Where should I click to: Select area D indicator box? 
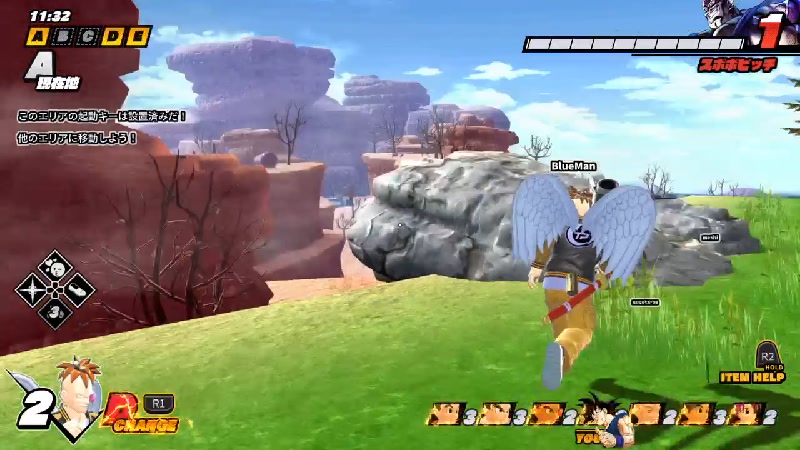113,37
